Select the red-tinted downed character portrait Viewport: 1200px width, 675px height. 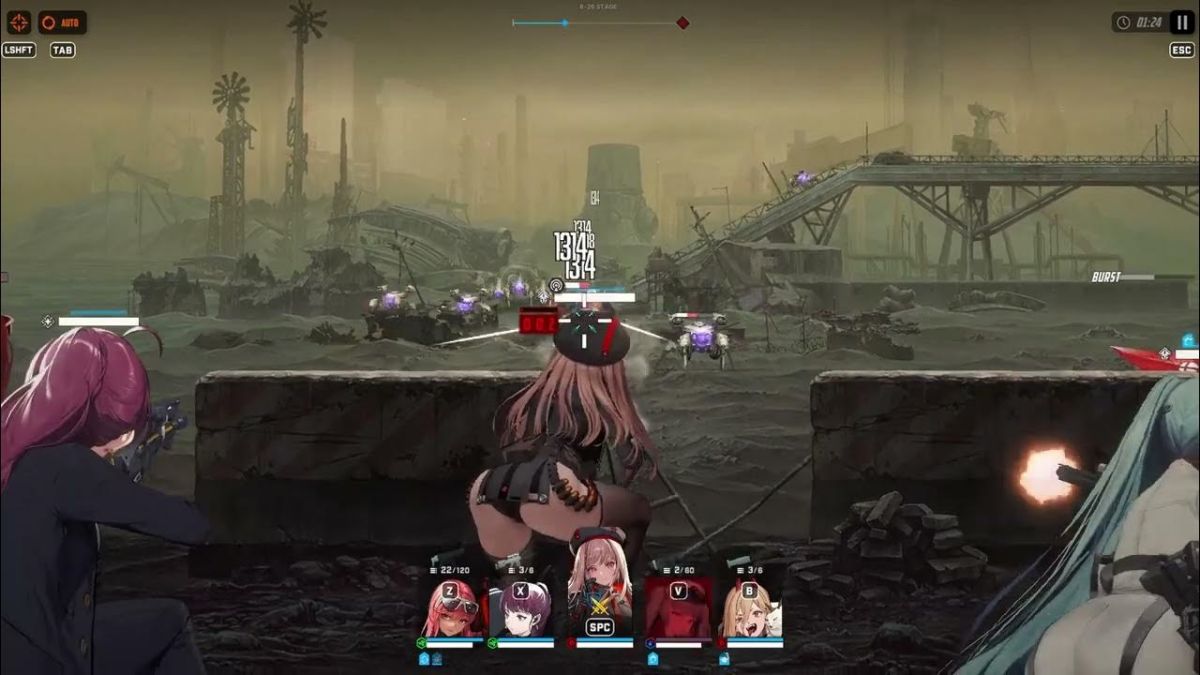(x=678, y=607)
